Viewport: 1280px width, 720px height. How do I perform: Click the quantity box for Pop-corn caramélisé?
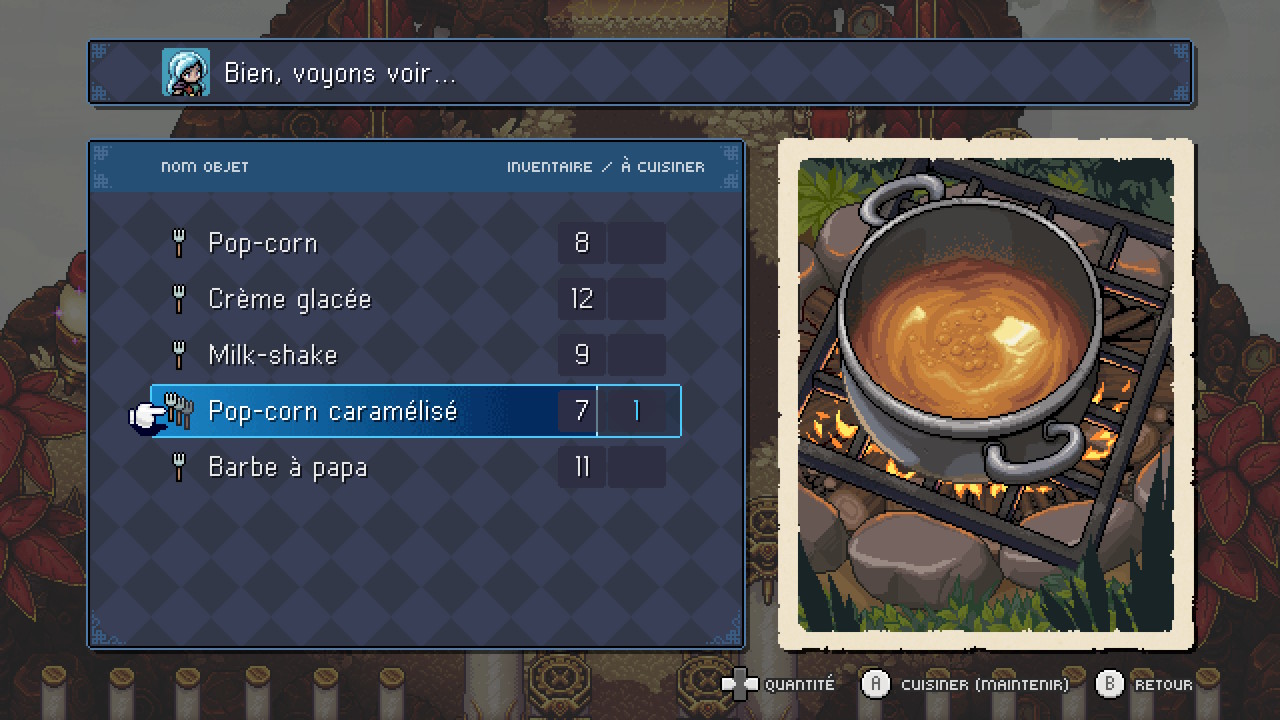coord(637,411)
